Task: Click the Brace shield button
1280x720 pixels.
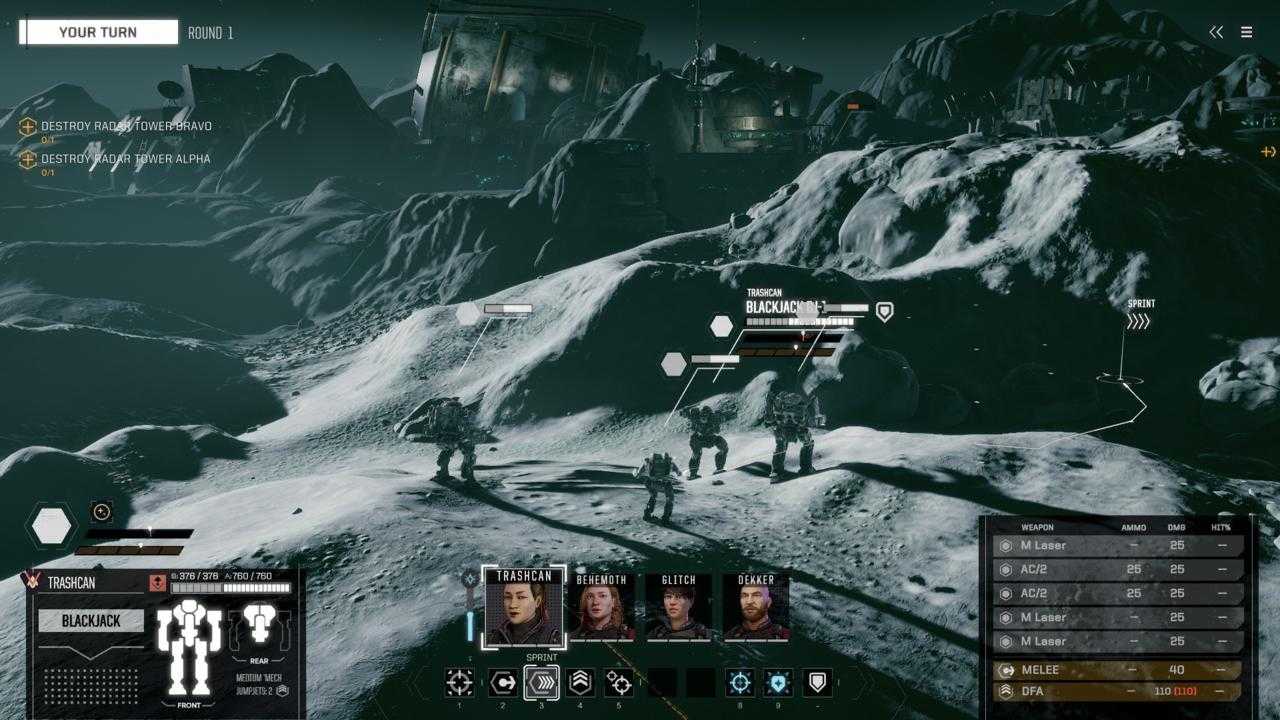Action: pyautogui.click(x=818, y=683)
